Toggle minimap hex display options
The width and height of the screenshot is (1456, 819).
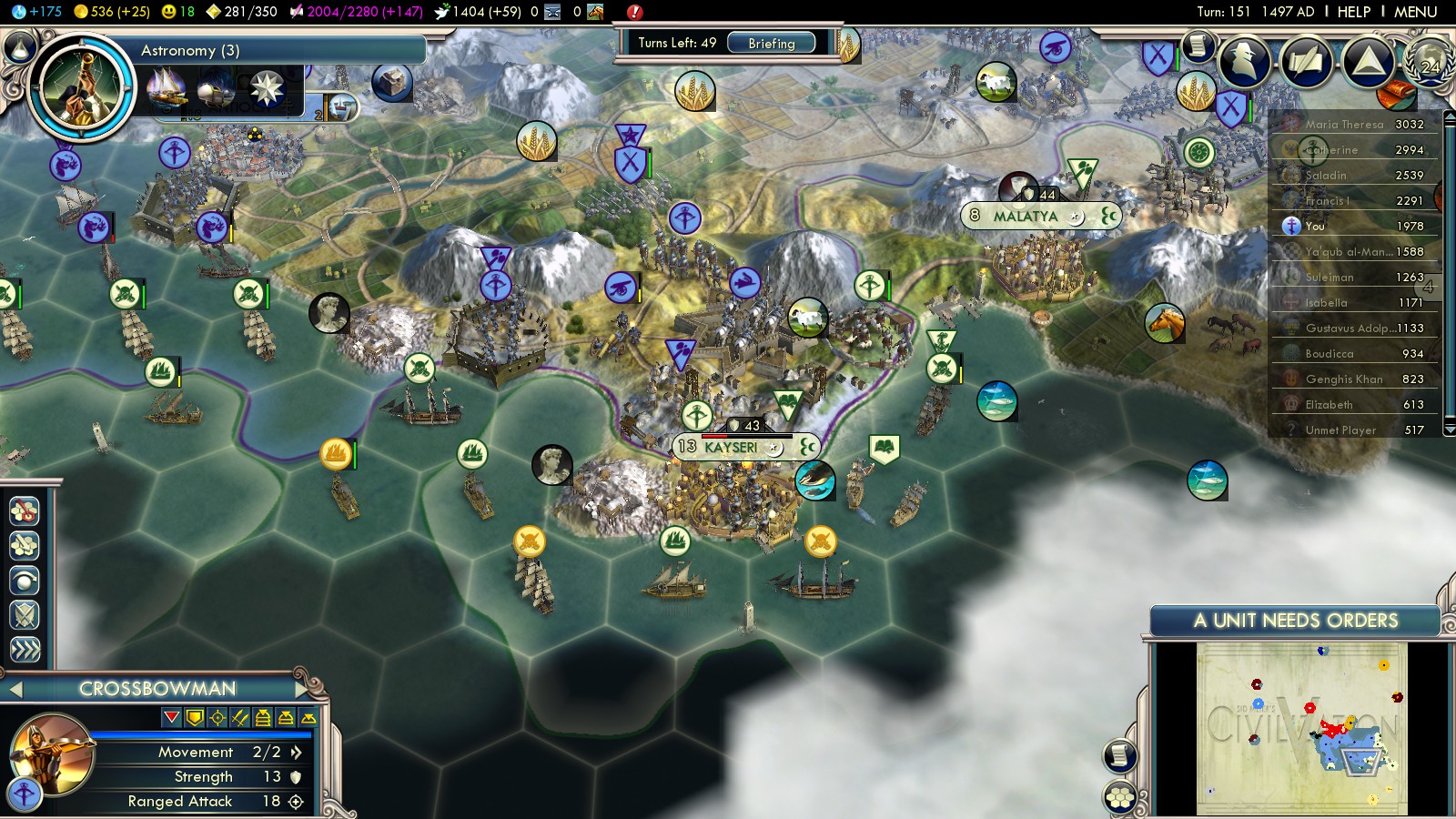[x=1120, y=798]
